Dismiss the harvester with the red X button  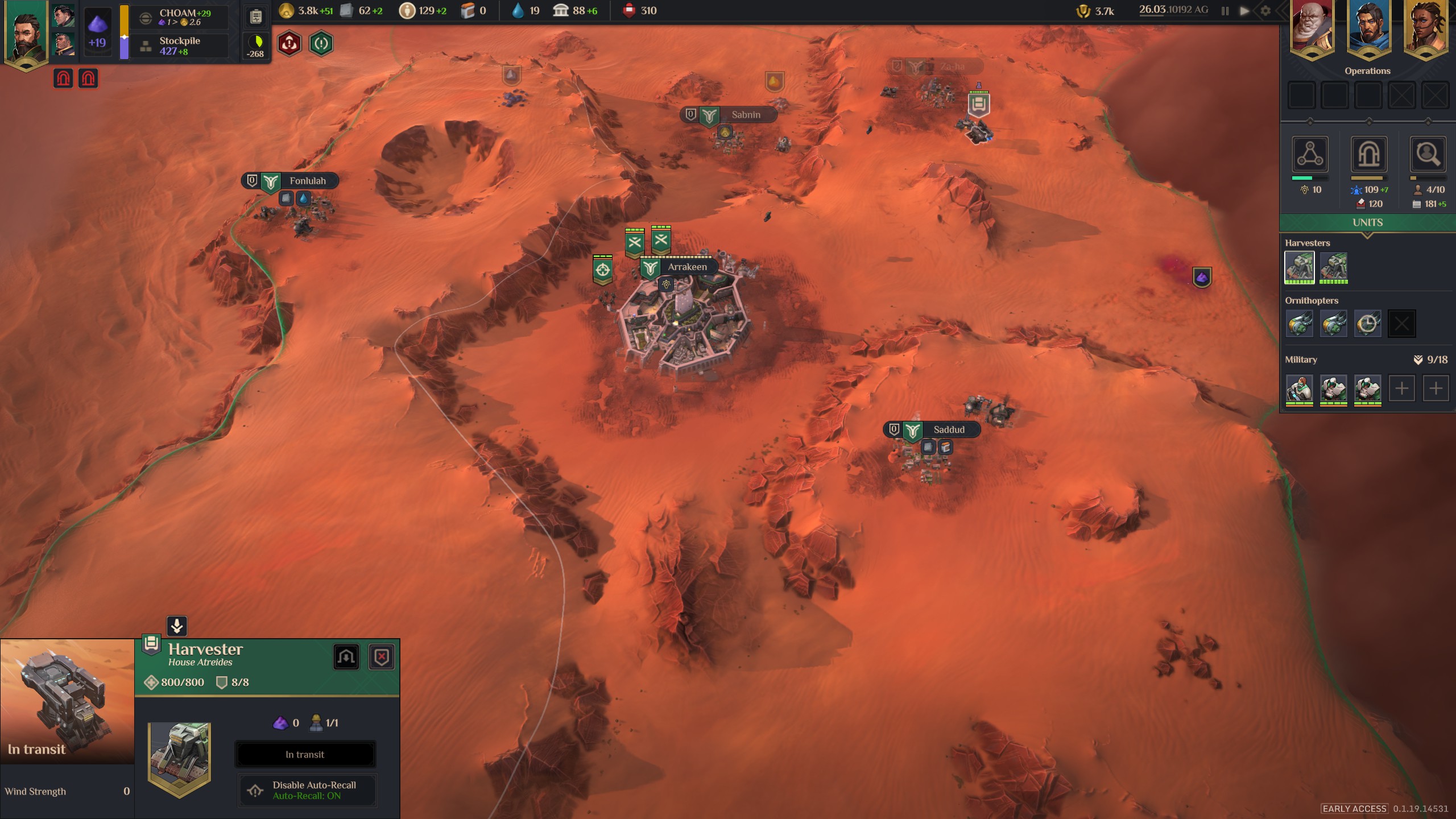point(382,657)
